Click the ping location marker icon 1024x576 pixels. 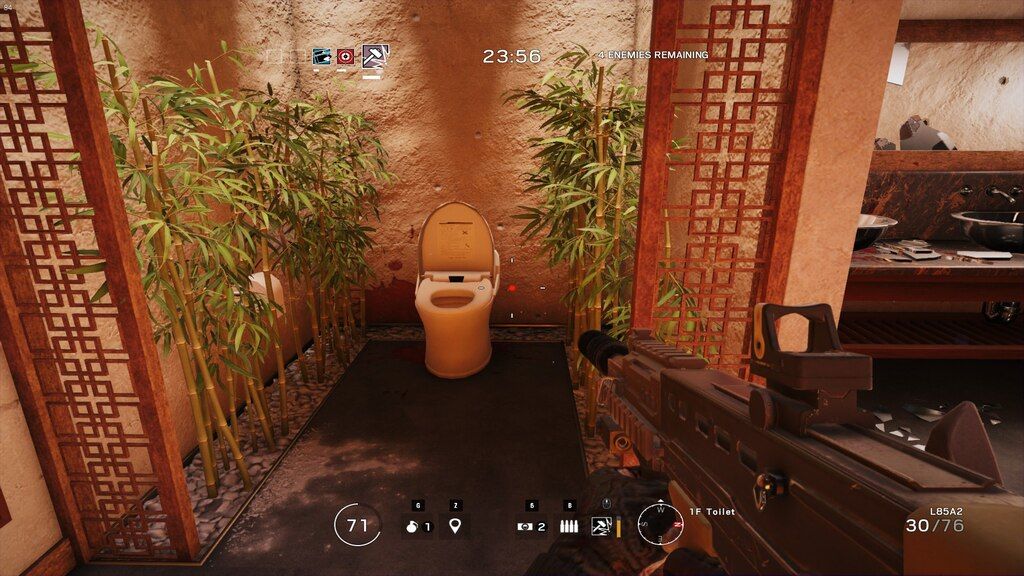coord(455,526)
